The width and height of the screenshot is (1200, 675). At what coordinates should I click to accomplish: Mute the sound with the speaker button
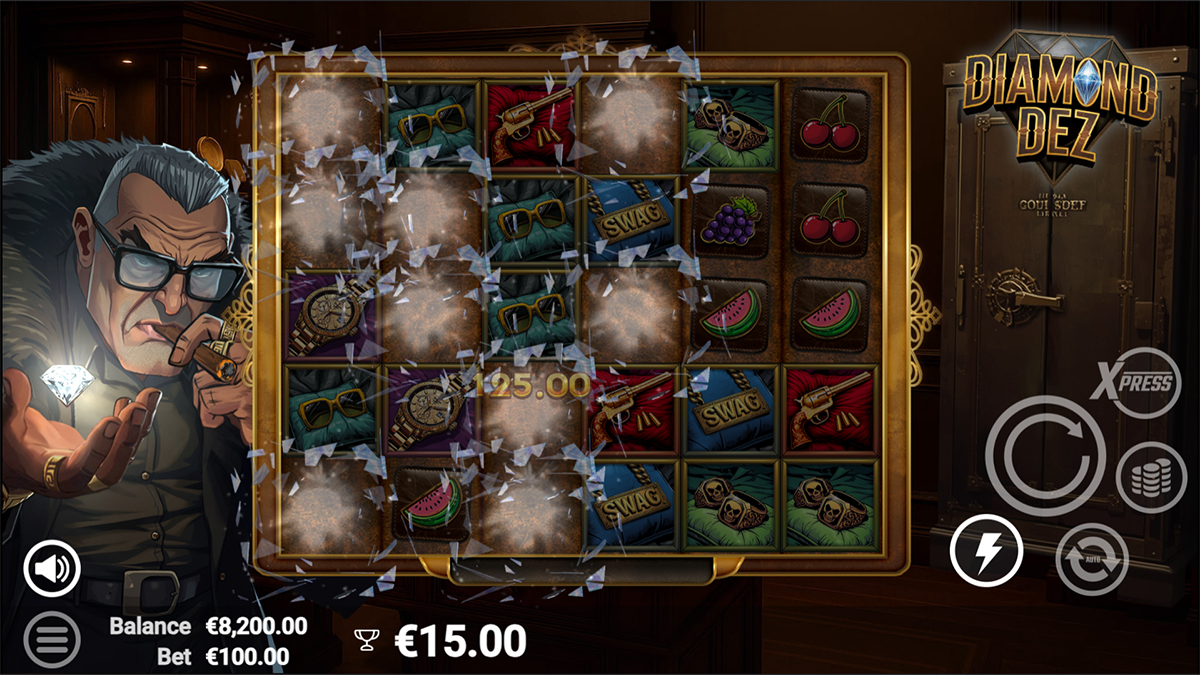coord(52,569)
